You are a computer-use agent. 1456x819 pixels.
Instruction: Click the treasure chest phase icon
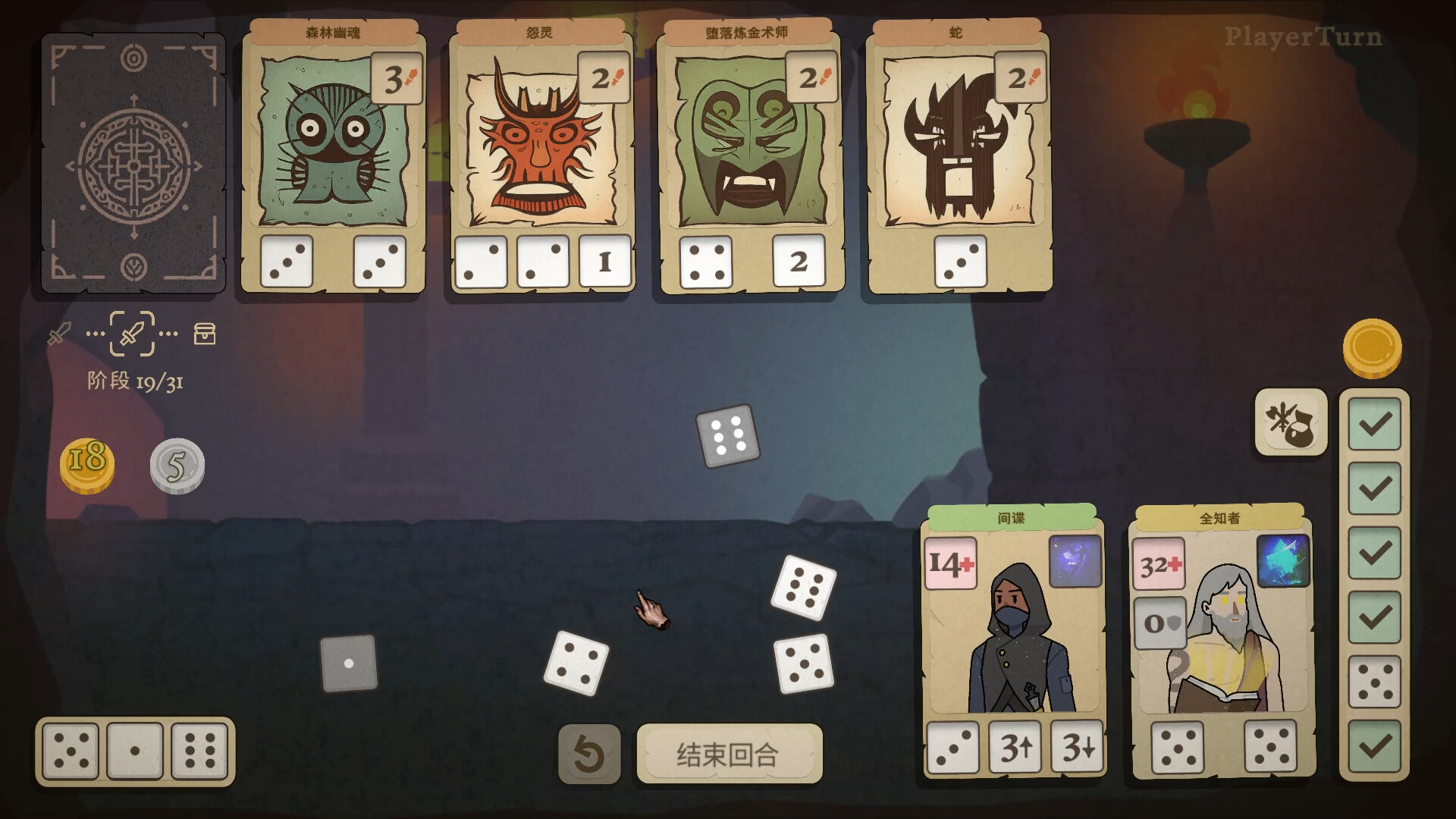point(203,334)
